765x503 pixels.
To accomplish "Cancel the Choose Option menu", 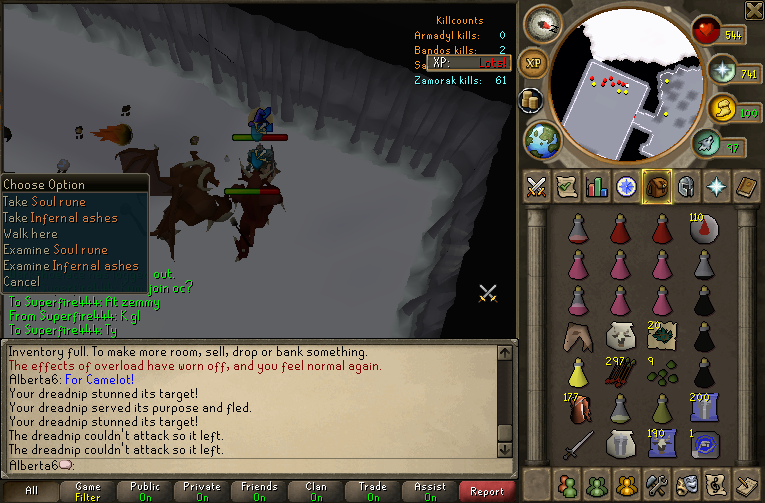I will pos(22,281).
